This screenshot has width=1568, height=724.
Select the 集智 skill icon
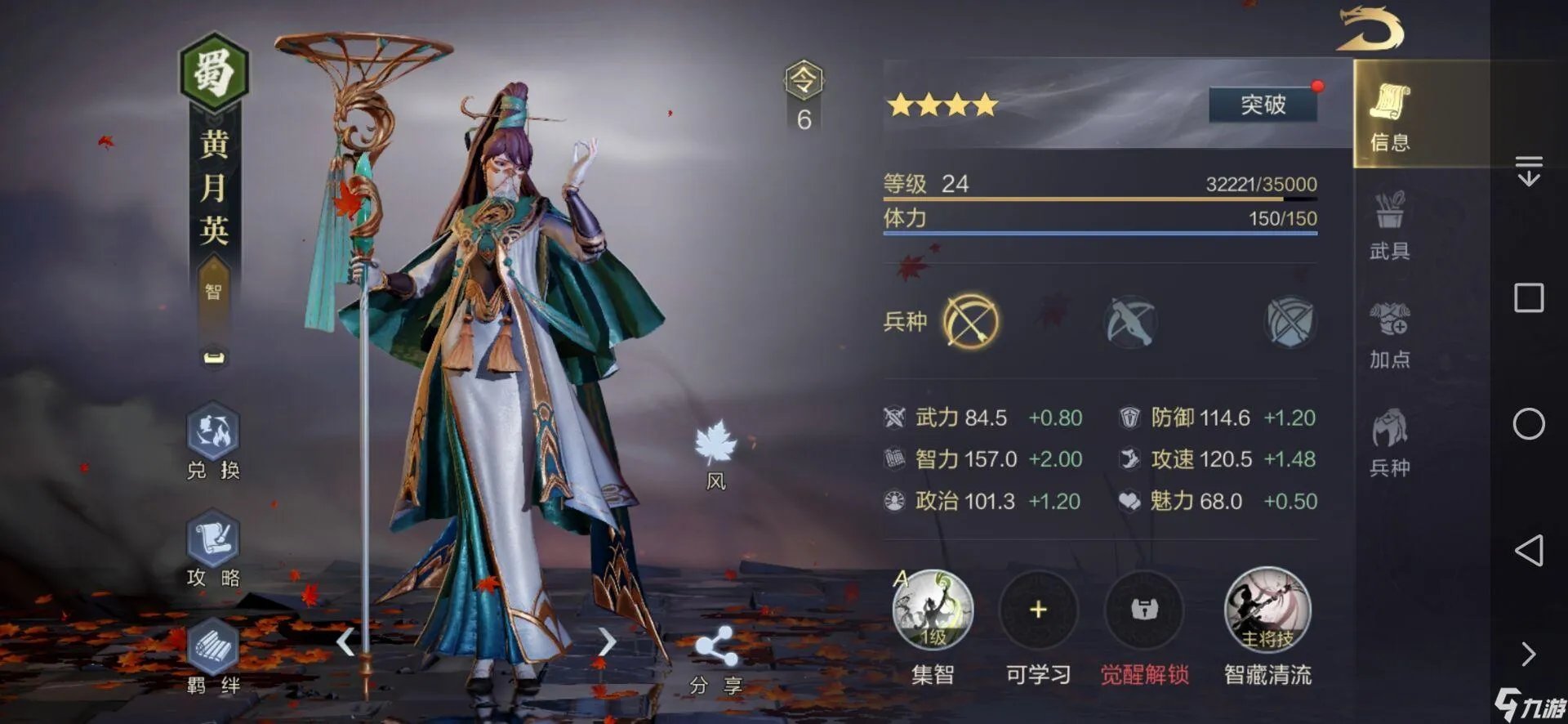pos(933,611)
